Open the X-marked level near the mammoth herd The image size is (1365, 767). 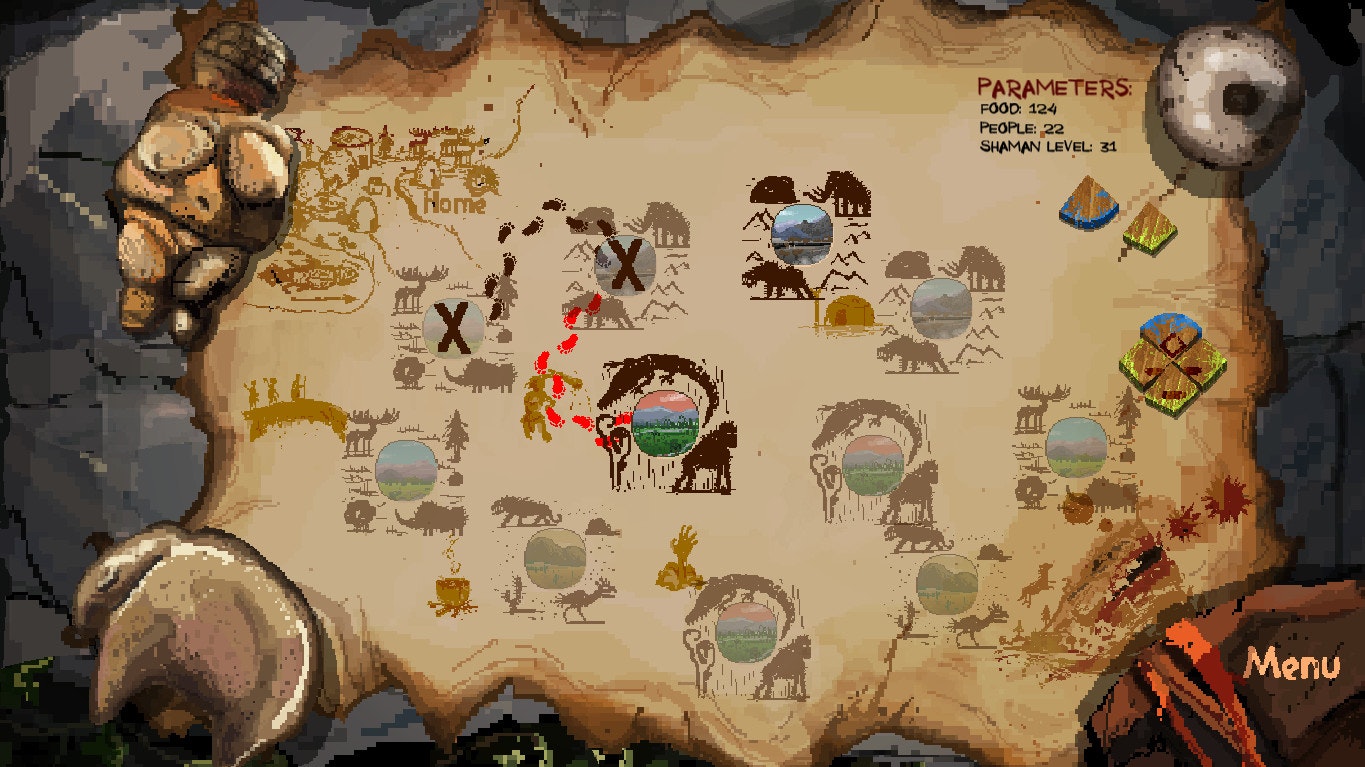(628, 263)
